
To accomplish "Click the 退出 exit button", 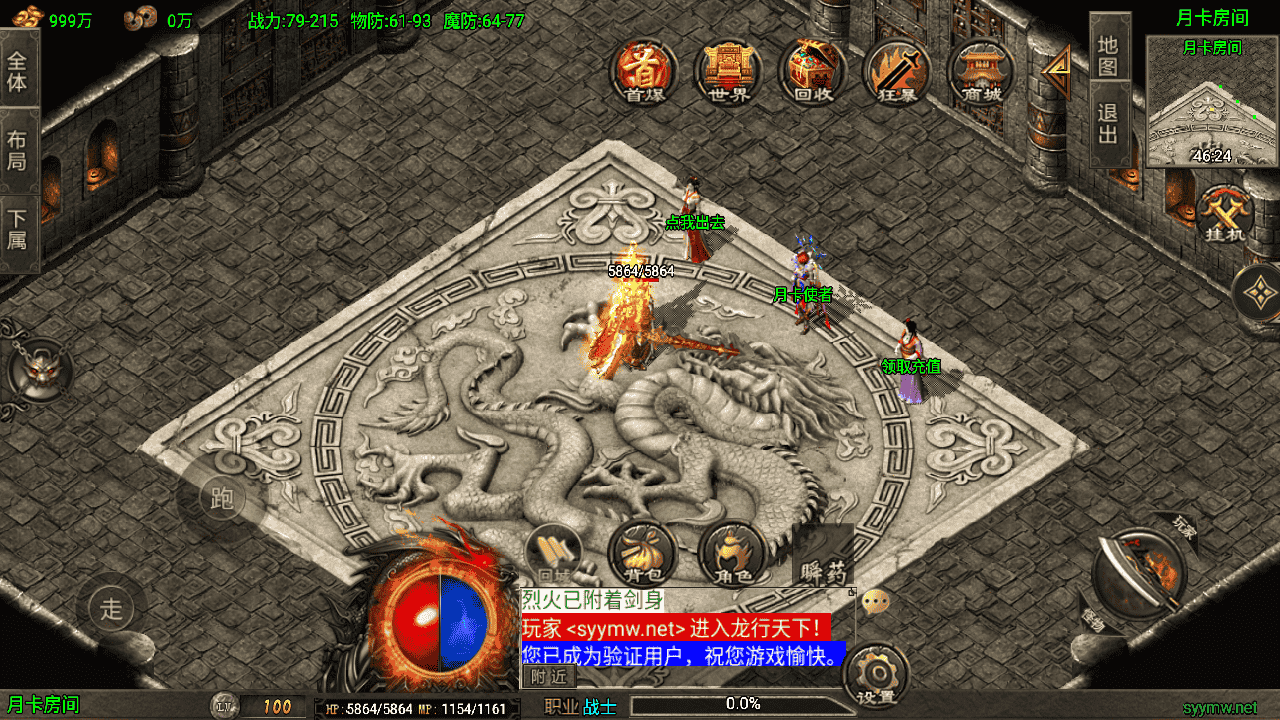I will click(x=1108, y=122).
